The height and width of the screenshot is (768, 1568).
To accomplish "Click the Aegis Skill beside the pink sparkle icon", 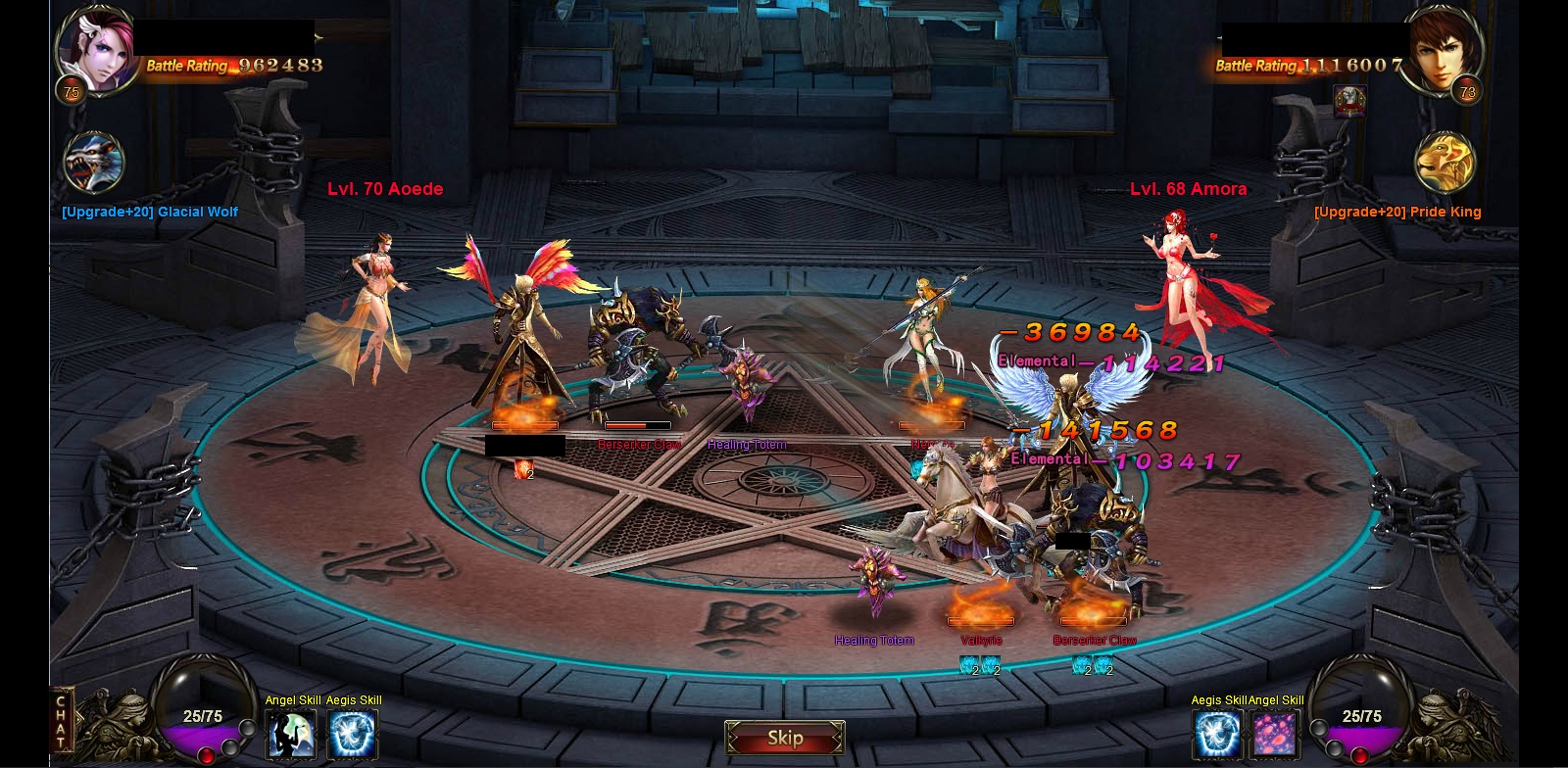I will [1217, 734].
